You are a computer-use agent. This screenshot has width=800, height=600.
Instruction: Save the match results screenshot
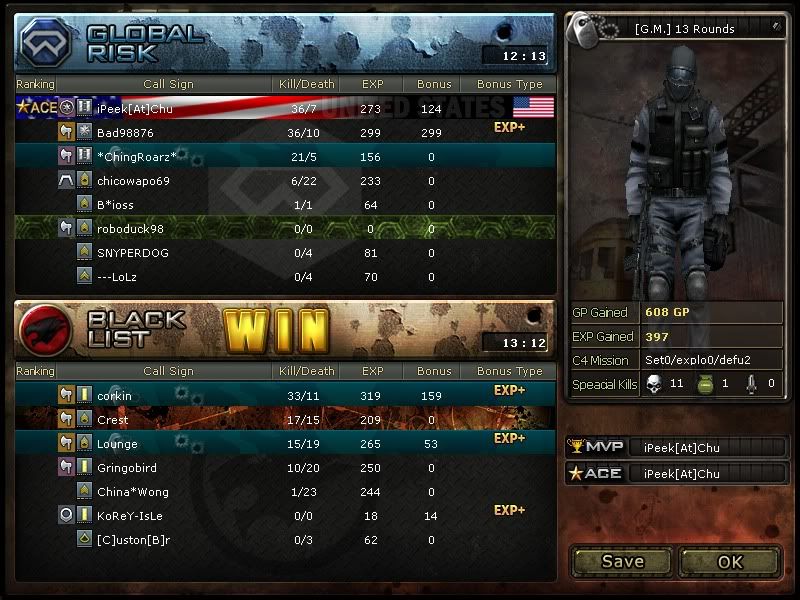(622, 561)
